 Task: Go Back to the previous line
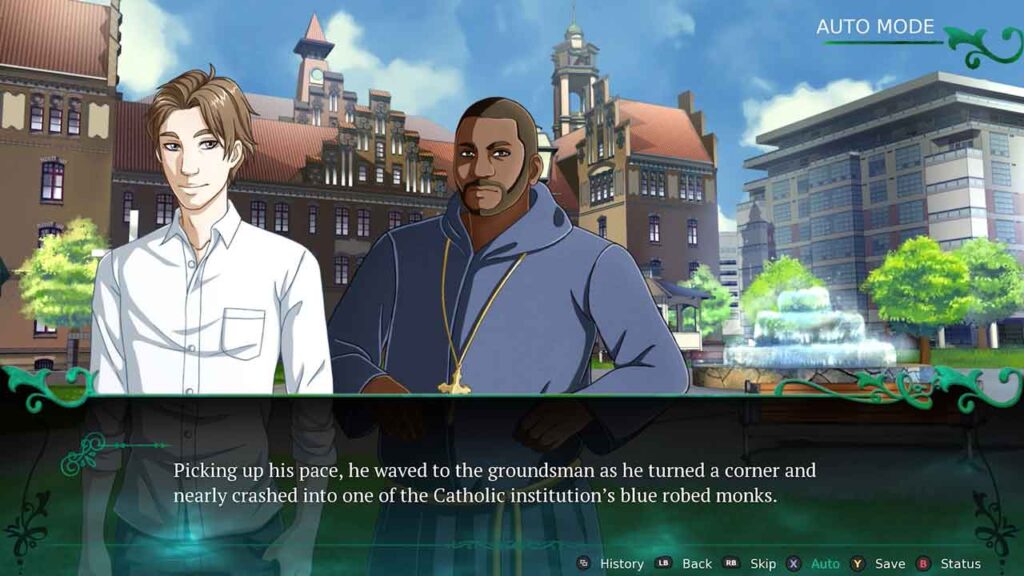click(x=696, y=563)
